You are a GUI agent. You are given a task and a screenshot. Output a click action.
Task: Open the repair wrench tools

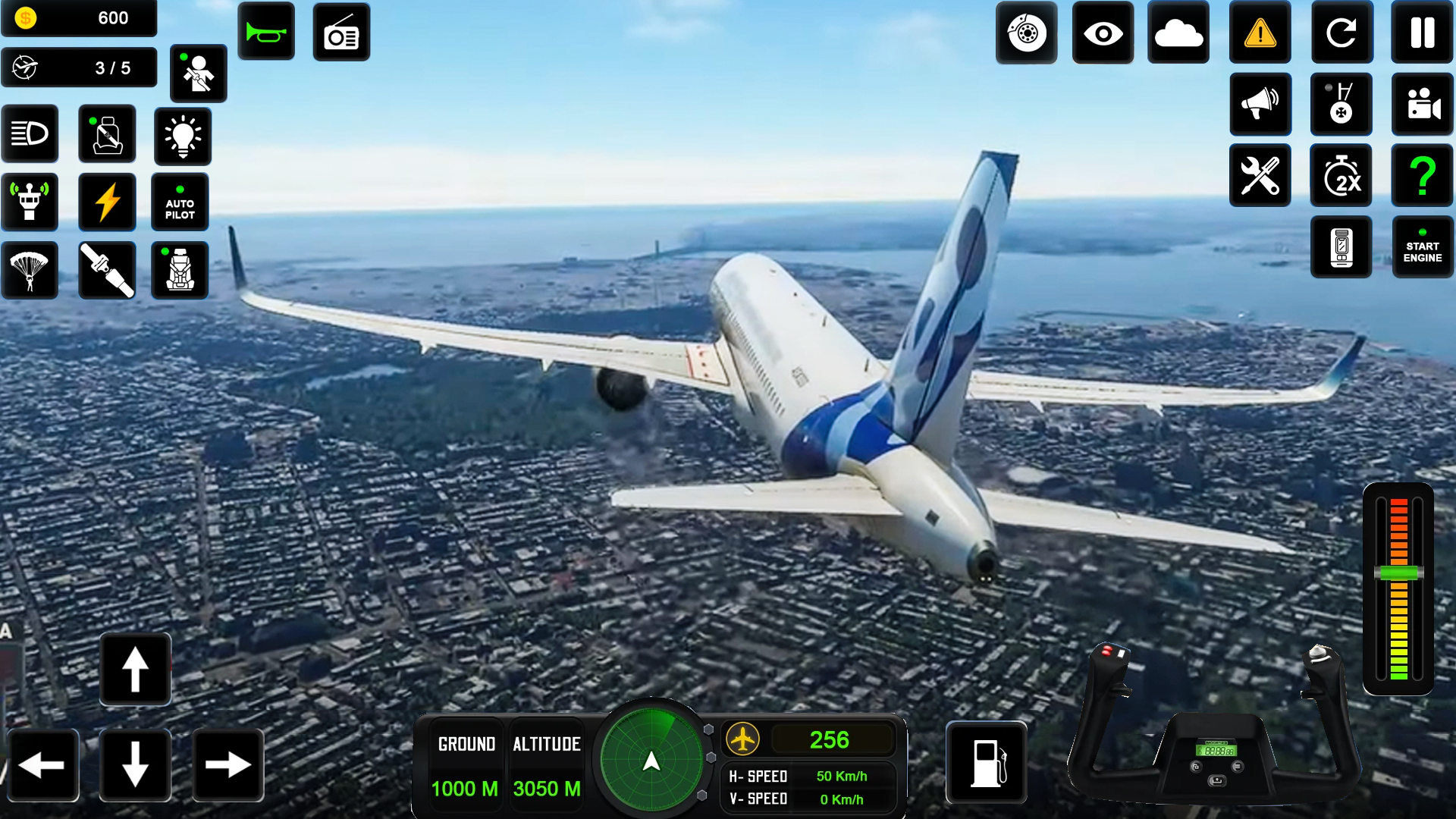coord(1260,175)
